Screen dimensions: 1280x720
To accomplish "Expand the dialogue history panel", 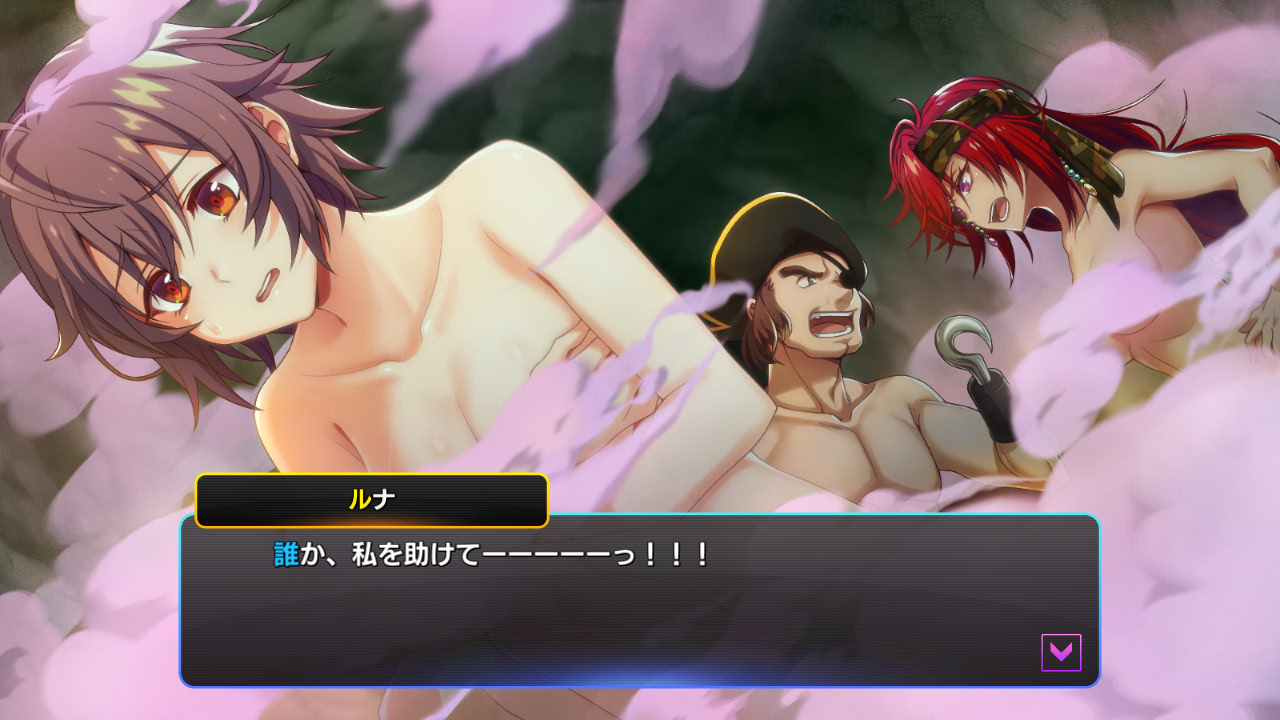I will (640, 600).
